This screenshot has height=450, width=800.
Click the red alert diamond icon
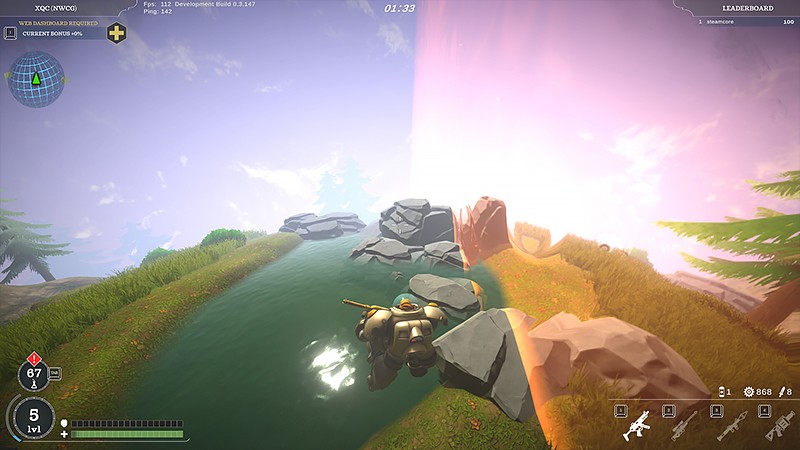point(34,357)
